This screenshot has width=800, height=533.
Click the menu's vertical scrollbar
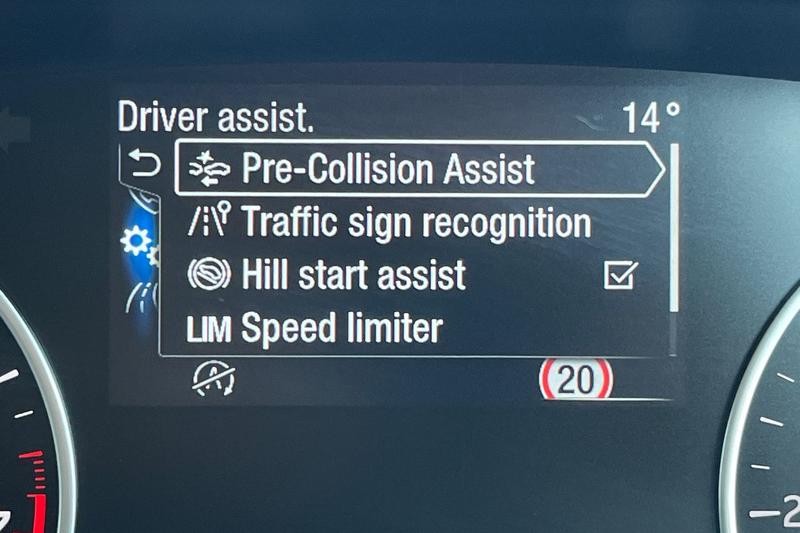tap(674, 228)
